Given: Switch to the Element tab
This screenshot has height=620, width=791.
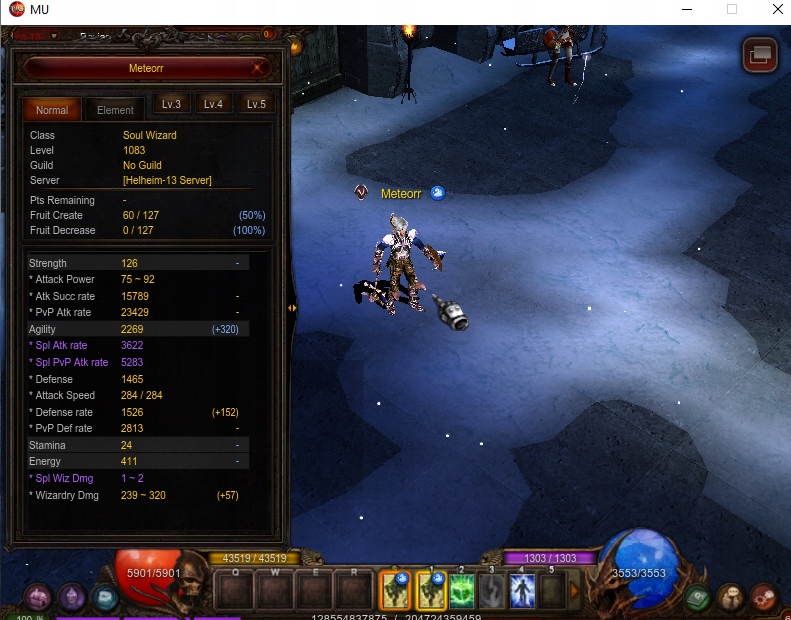Looking at the screenshot, I should pos(115,110).
